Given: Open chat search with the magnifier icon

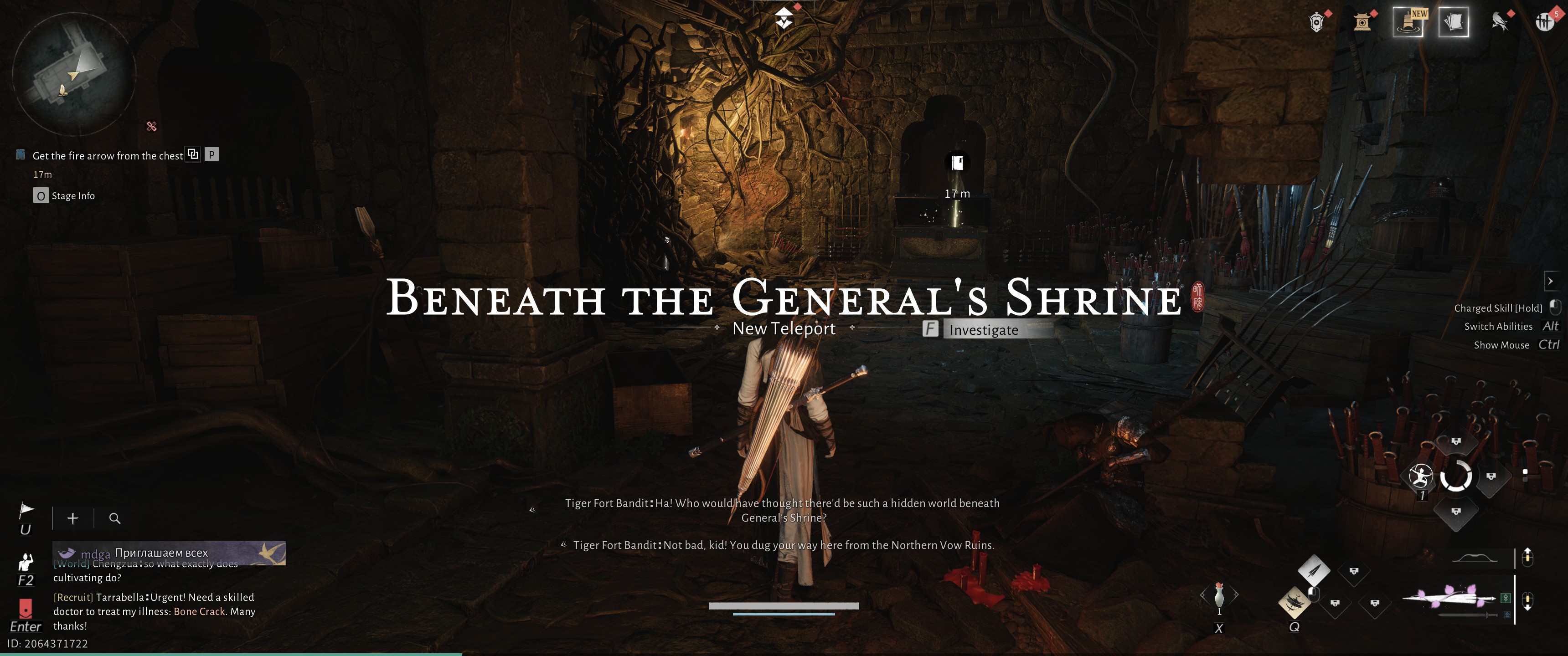Looking at the screenshot, I should [114, 518].
